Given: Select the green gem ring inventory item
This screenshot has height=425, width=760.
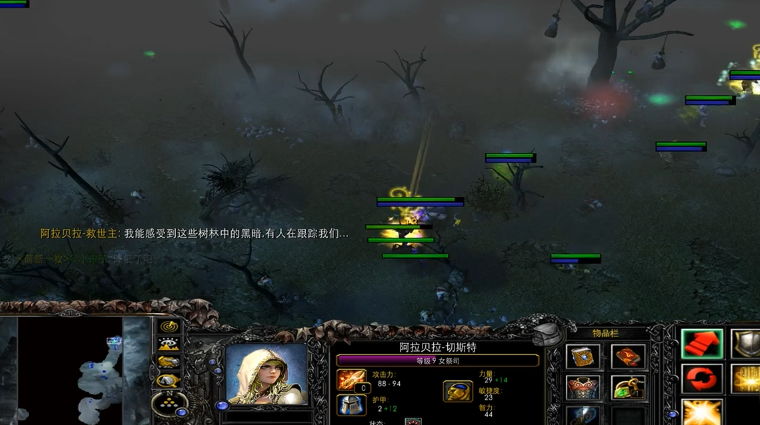Looking at the screenshot, I should click(x=628, y=387).
